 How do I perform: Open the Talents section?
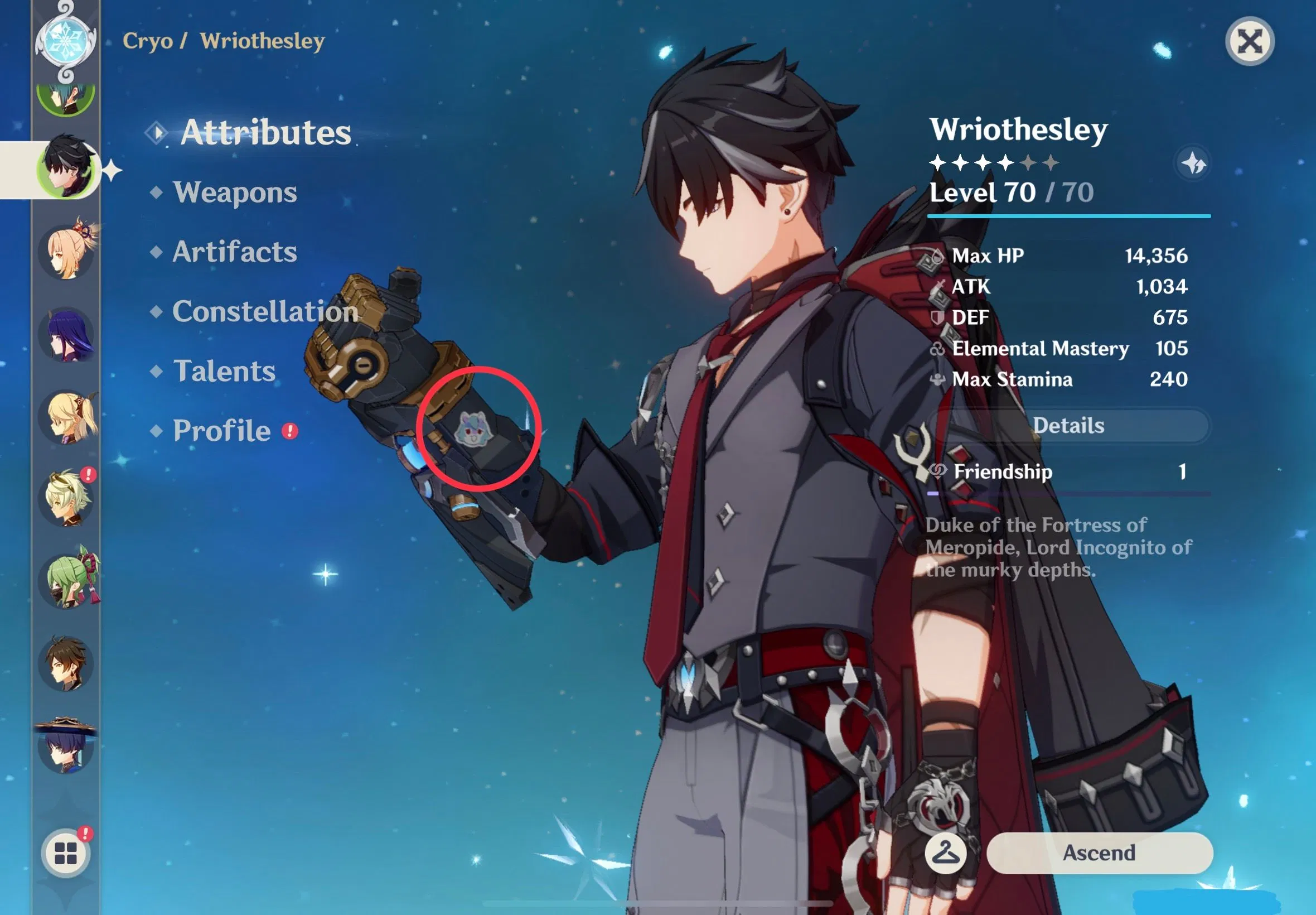coord(225,372)
